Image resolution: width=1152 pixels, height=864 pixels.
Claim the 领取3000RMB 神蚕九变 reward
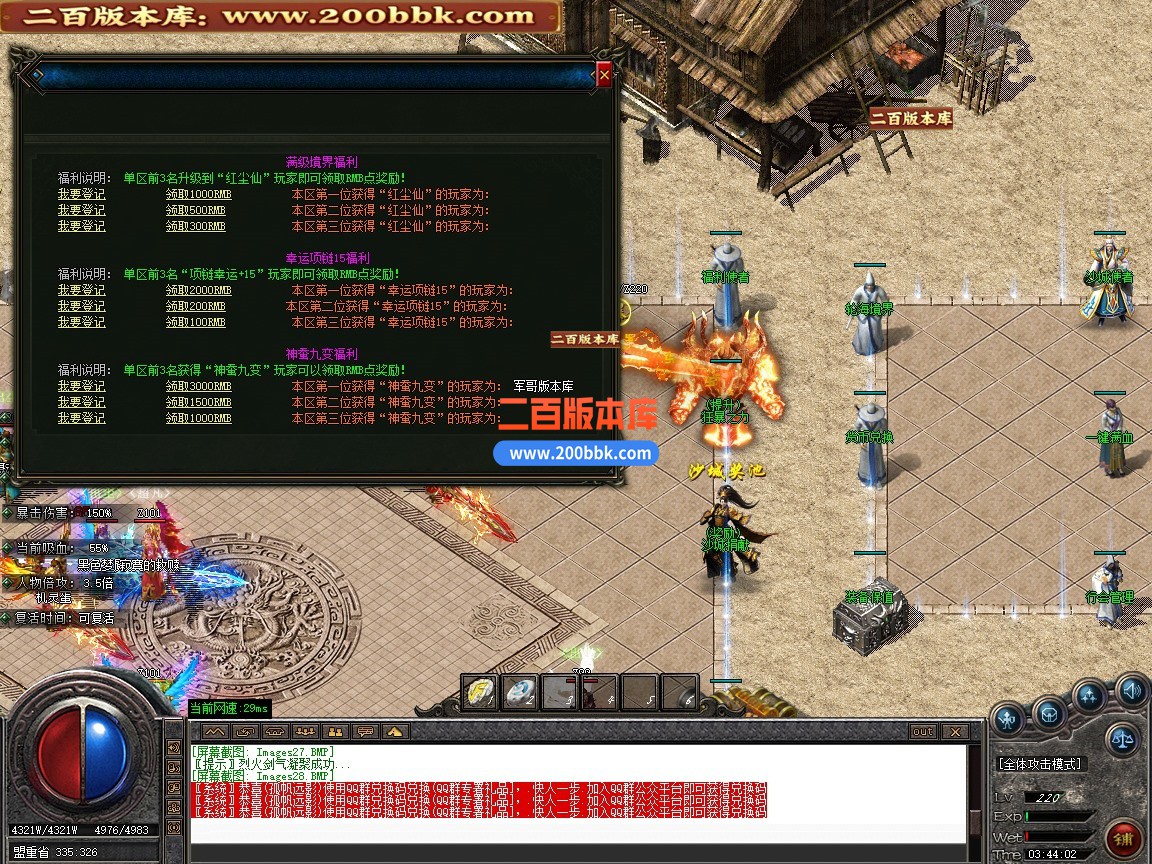coord(198,386)
